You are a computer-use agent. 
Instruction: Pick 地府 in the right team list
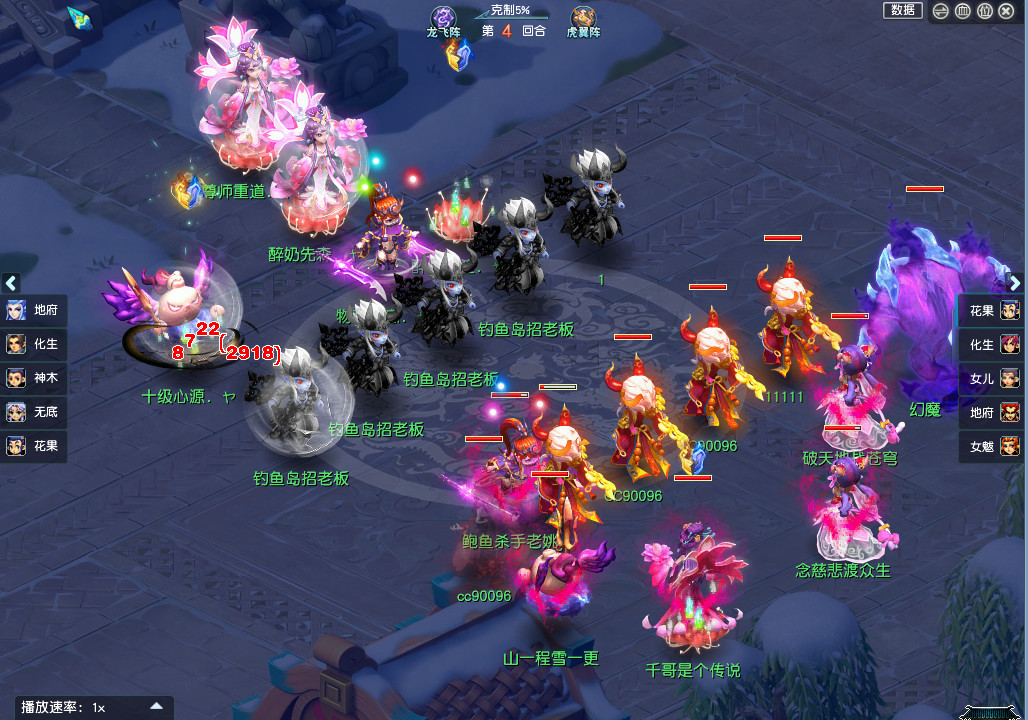(x=992, y=412)
